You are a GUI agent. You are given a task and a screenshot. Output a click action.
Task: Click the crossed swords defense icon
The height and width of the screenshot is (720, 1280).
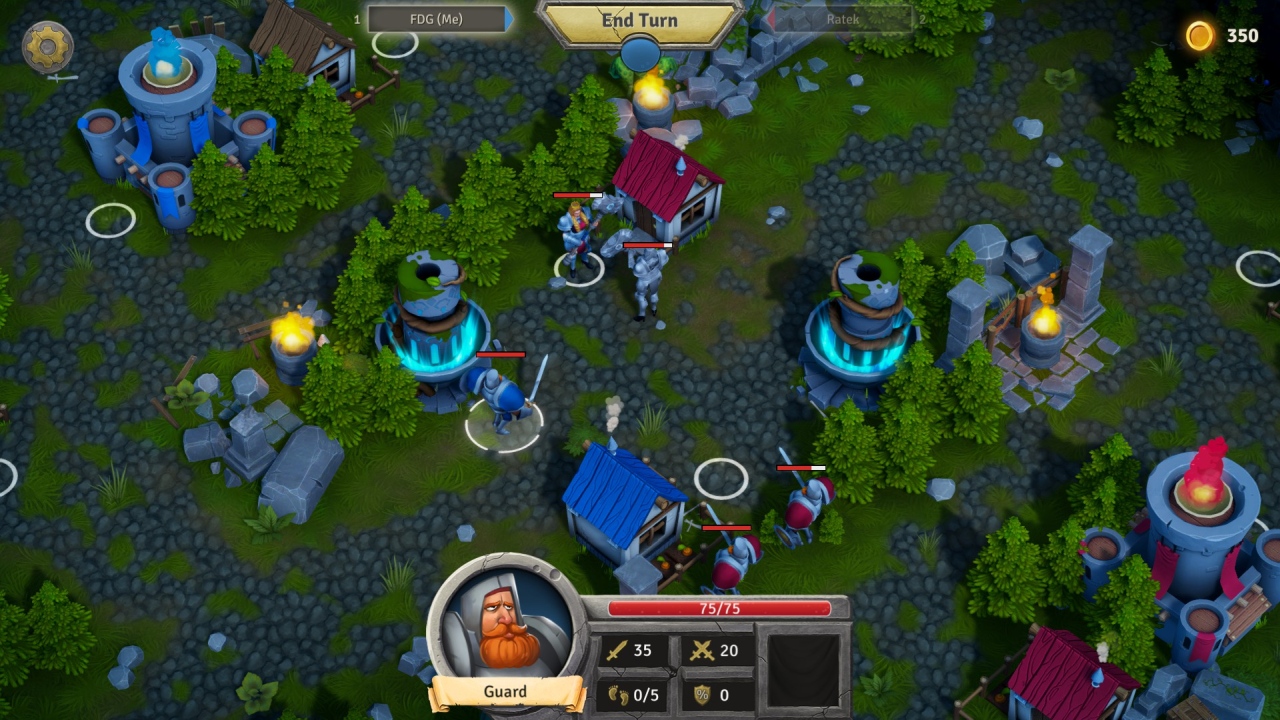point(701,651)
